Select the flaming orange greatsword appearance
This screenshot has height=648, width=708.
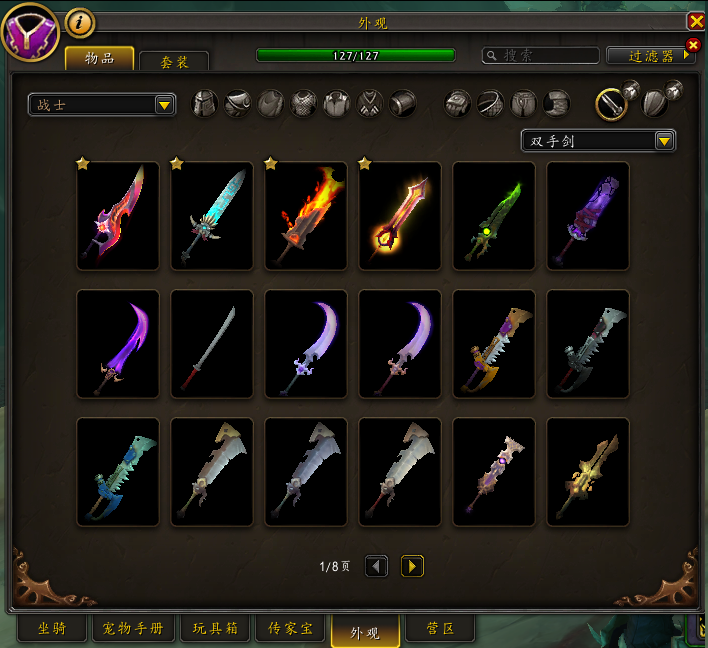(306, 216)
